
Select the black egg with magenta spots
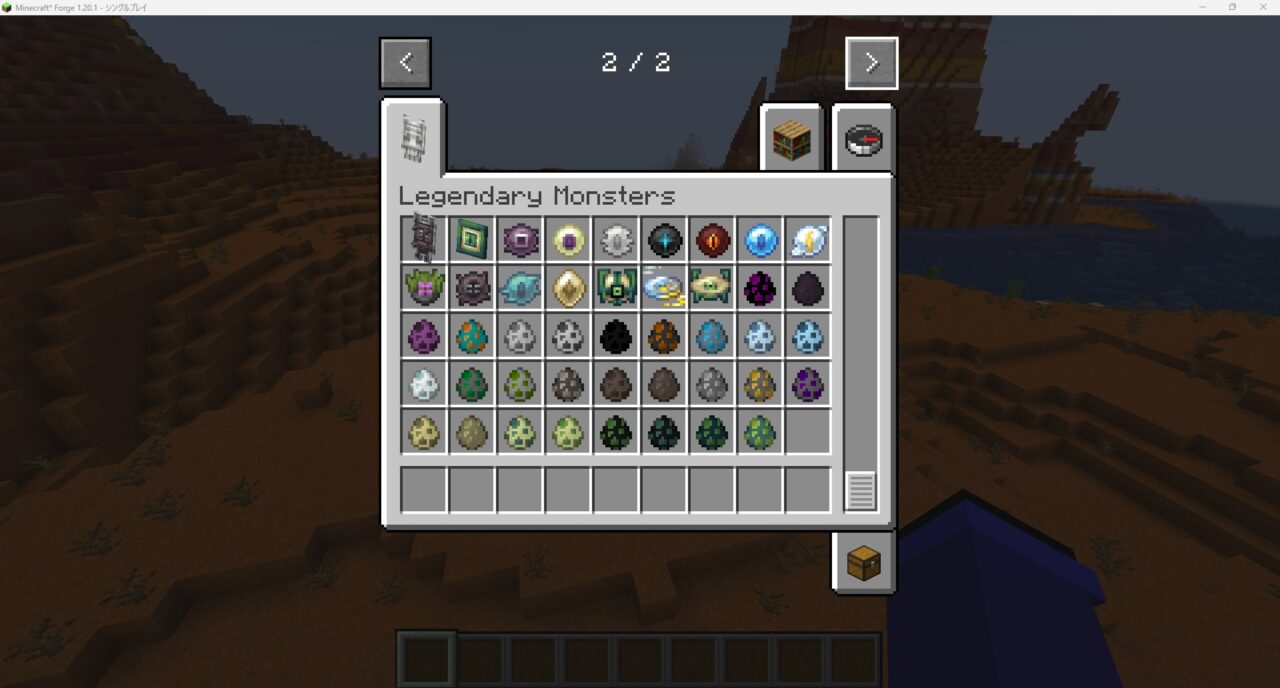pyautogui.click(x=760, y=288)
